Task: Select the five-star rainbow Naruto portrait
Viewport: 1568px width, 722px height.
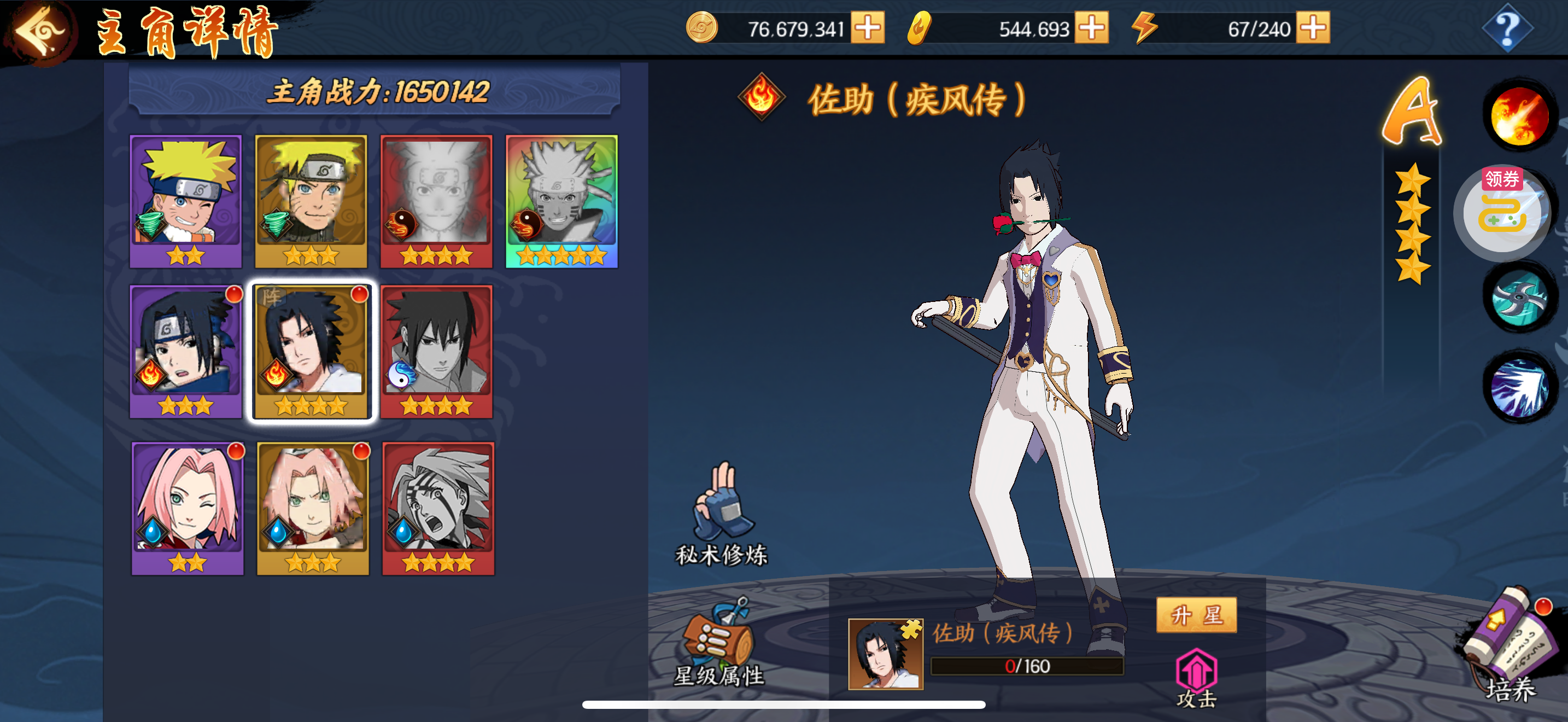Action: [x=561, y=200]
